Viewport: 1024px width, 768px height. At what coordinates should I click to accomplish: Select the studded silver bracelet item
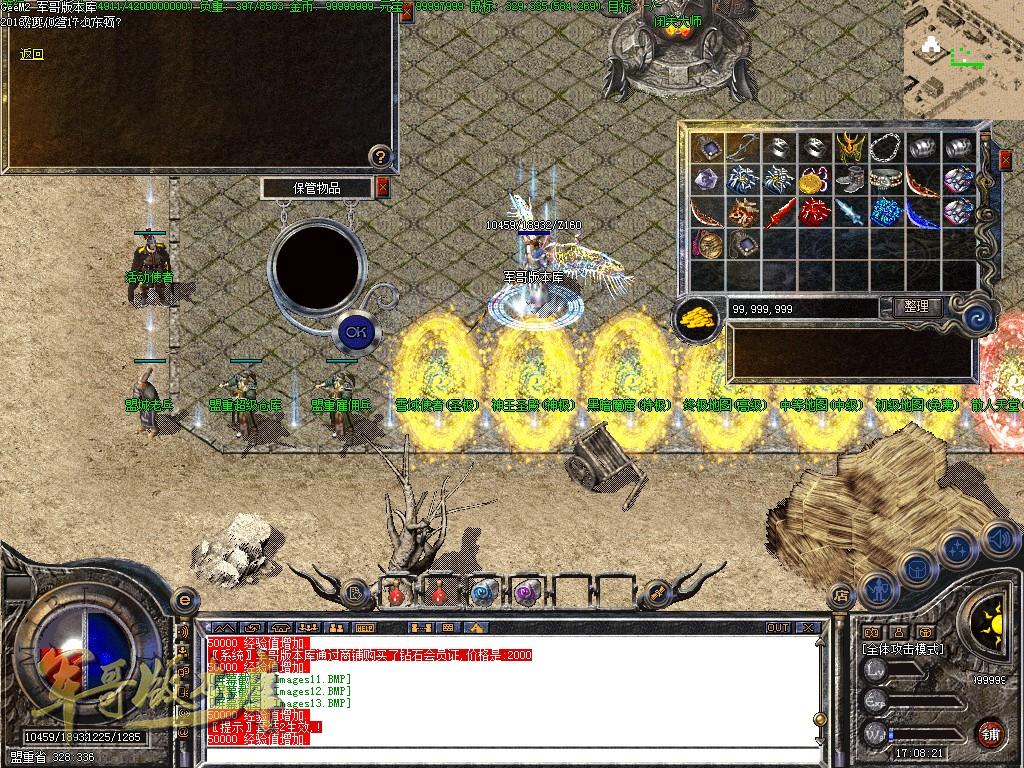point(886,181)
